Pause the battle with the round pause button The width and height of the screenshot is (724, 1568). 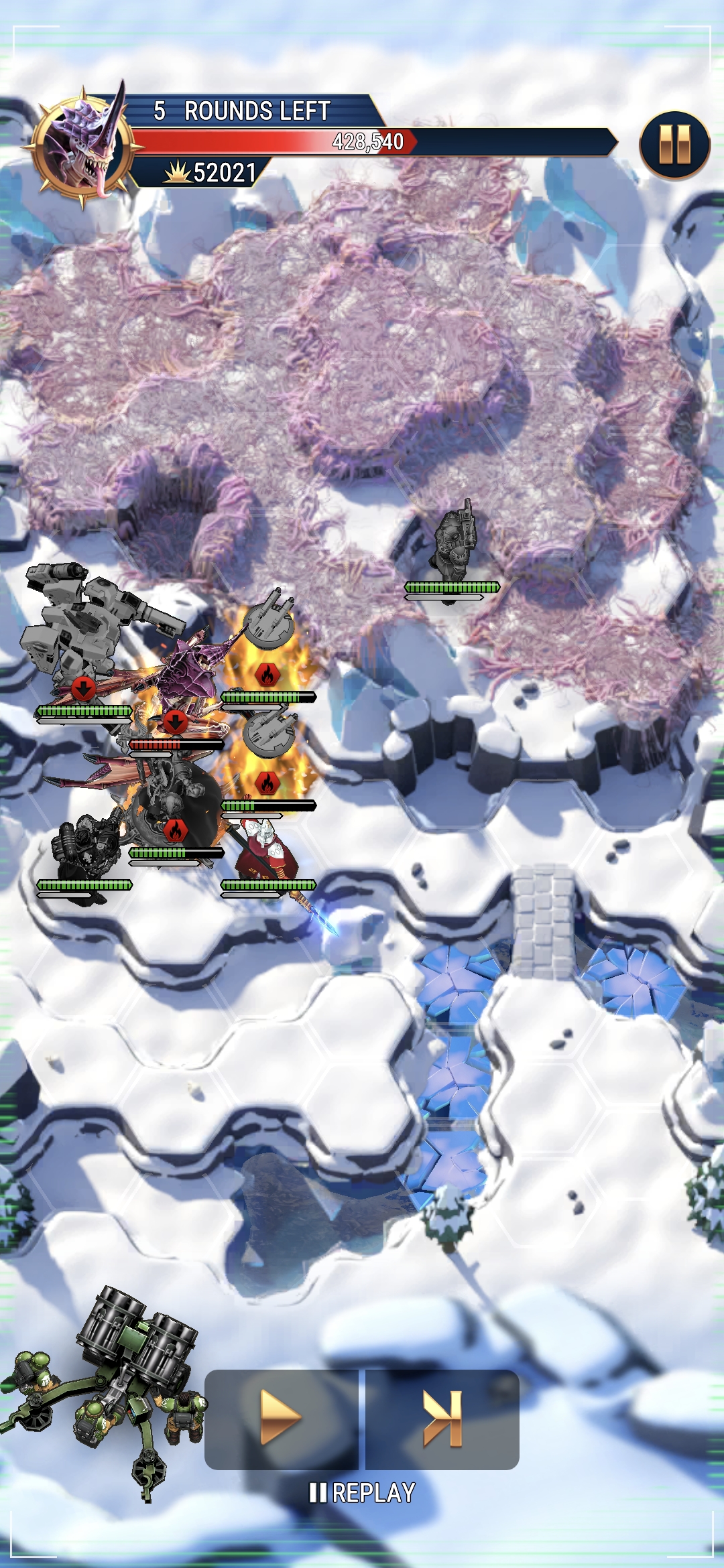pos(674,145)
